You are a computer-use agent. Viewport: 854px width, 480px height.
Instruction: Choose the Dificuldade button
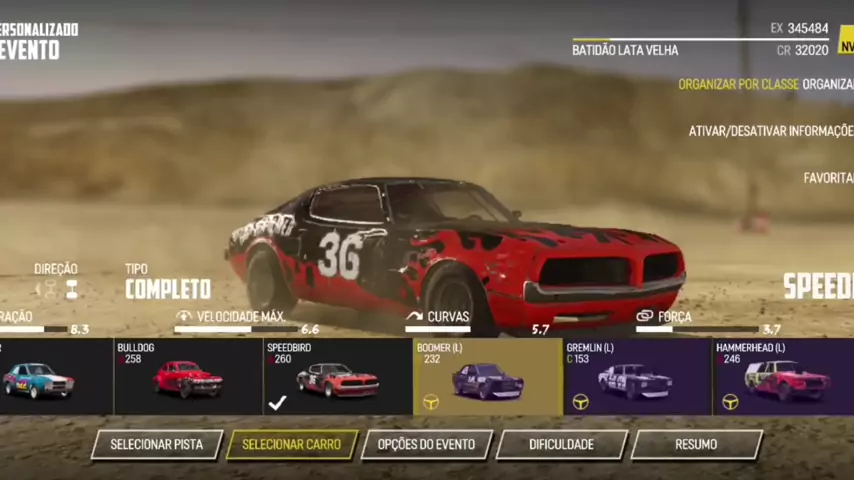click(x=561, y=444)
